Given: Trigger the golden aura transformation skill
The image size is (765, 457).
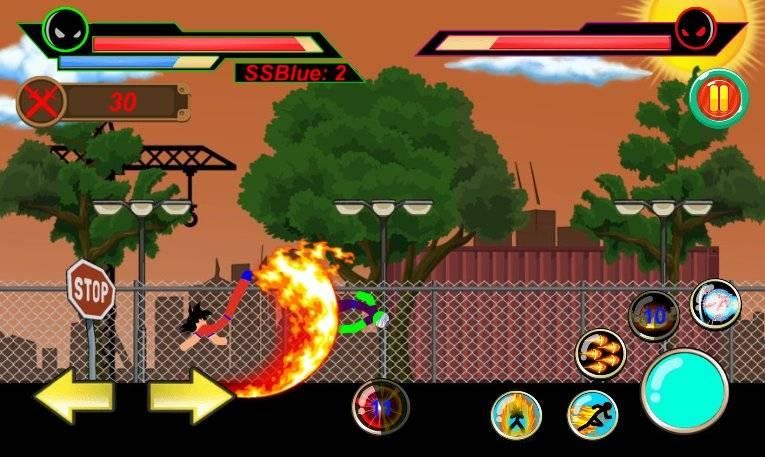Looking at the screenshot, I should (516, 415).
